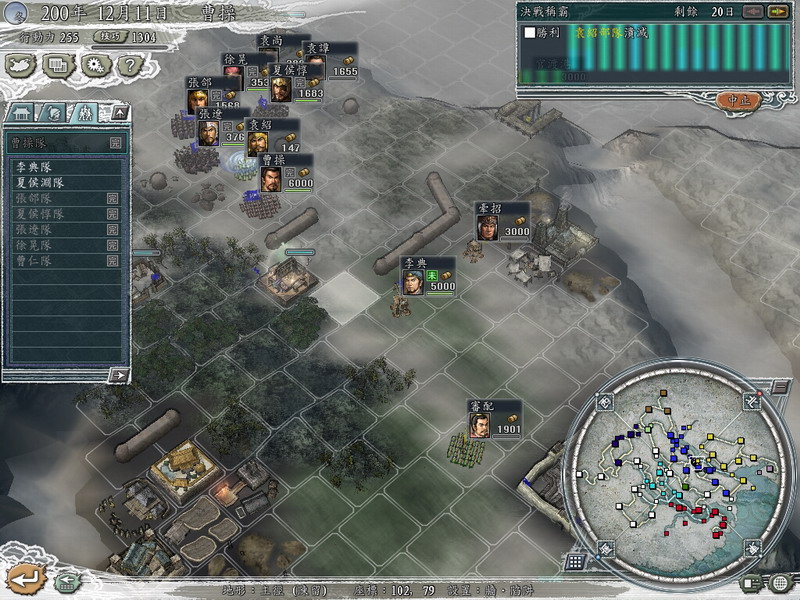800x600 pixels.
Task: Open the gear settings button
Action: [x=95, y=65]
